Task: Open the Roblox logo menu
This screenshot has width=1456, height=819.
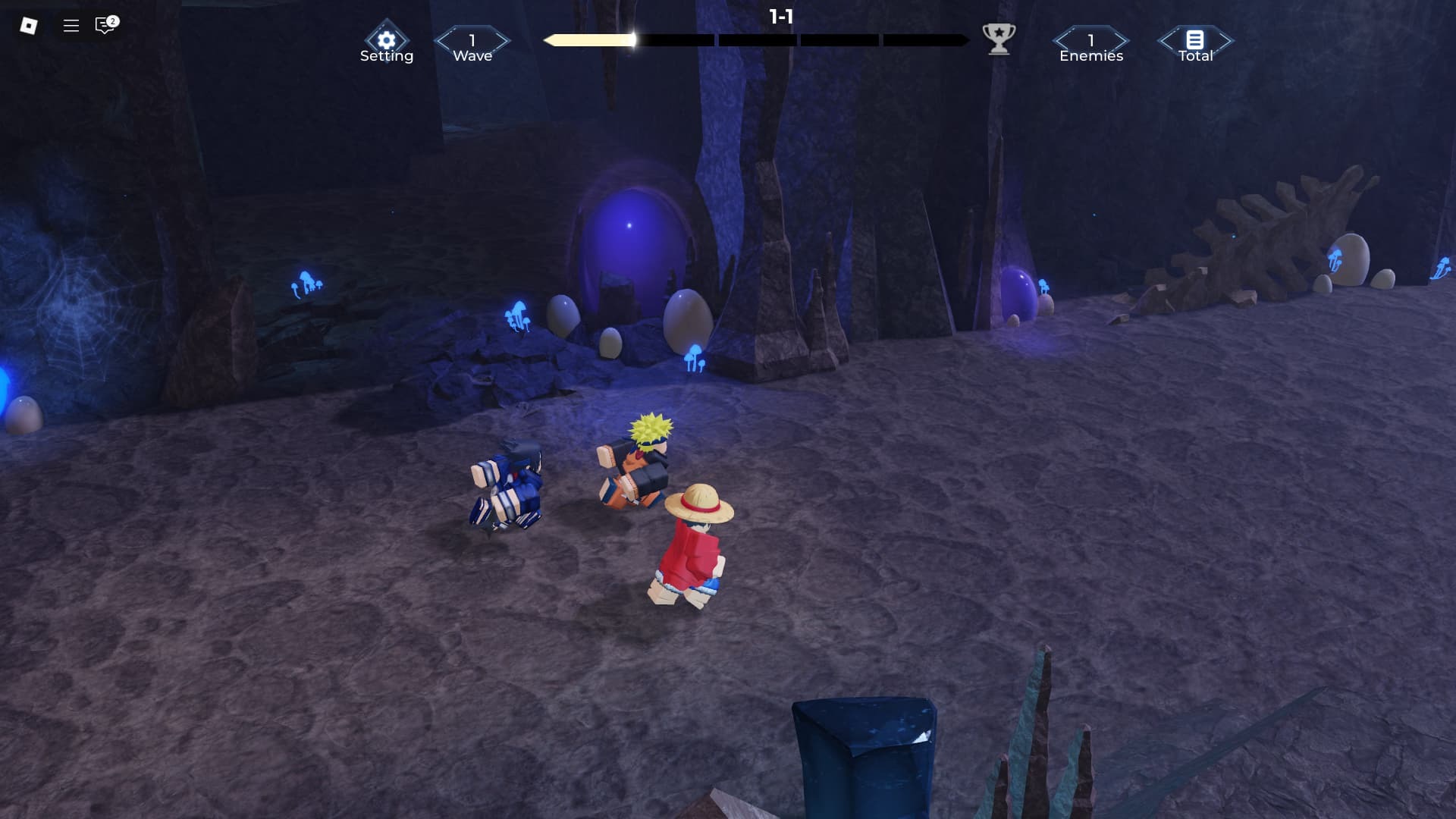Action: tap(29, 26)
